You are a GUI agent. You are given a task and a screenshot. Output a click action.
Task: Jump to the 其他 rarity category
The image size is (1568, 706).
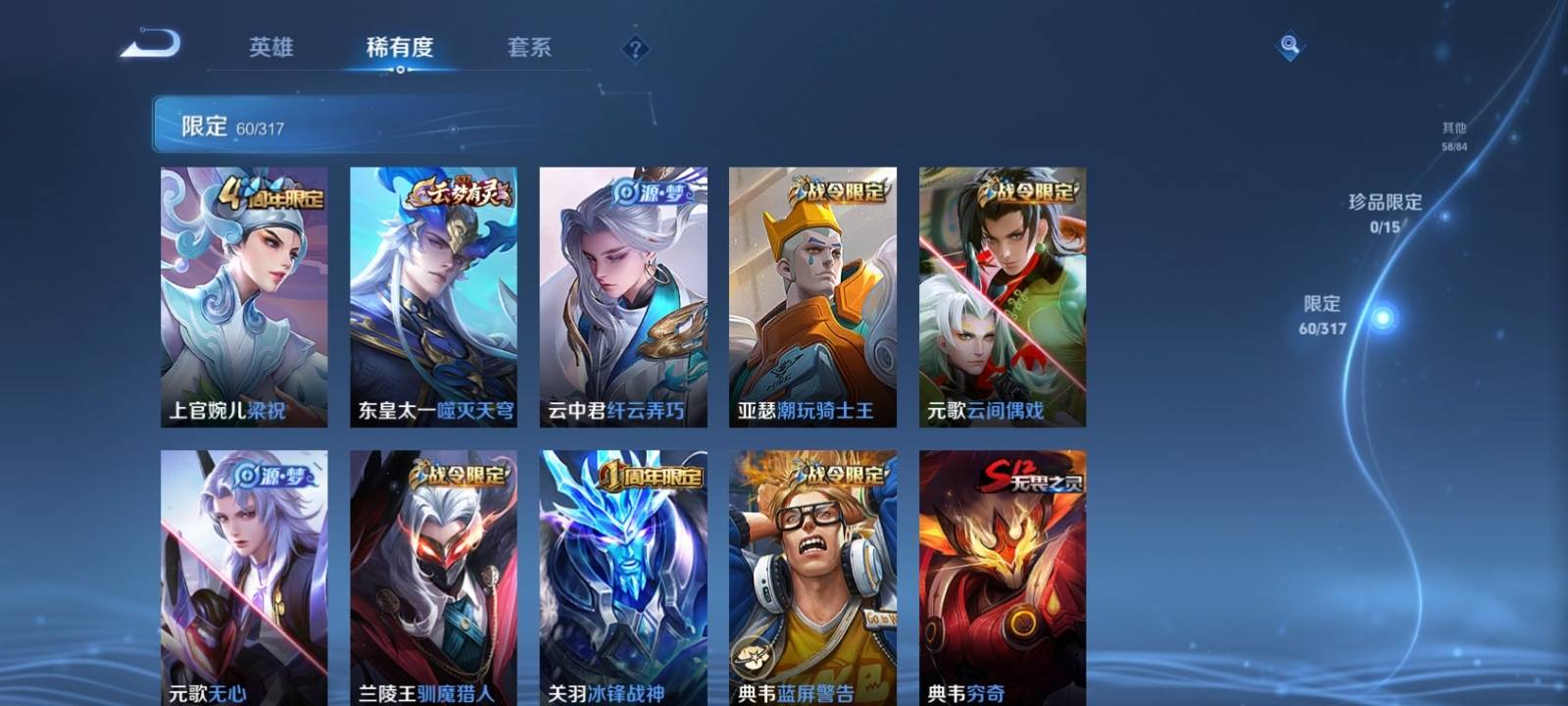(1454, 135)
